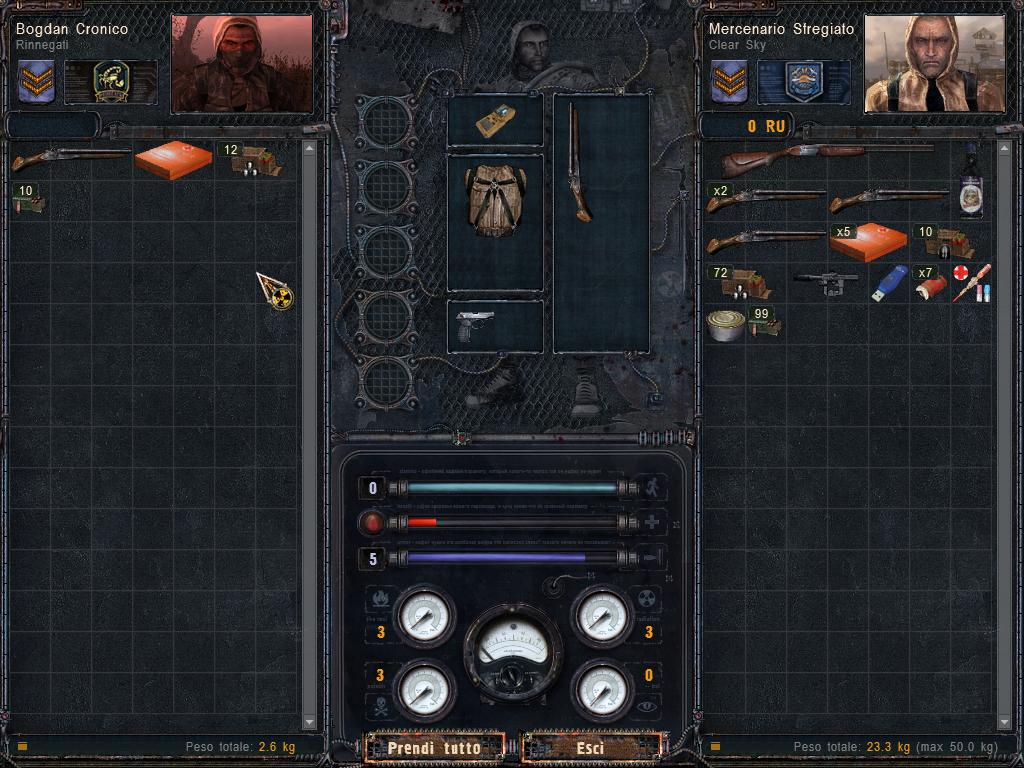Exit the loot screen with Esci
1024x768 pixels.
(x=591, y=747)
